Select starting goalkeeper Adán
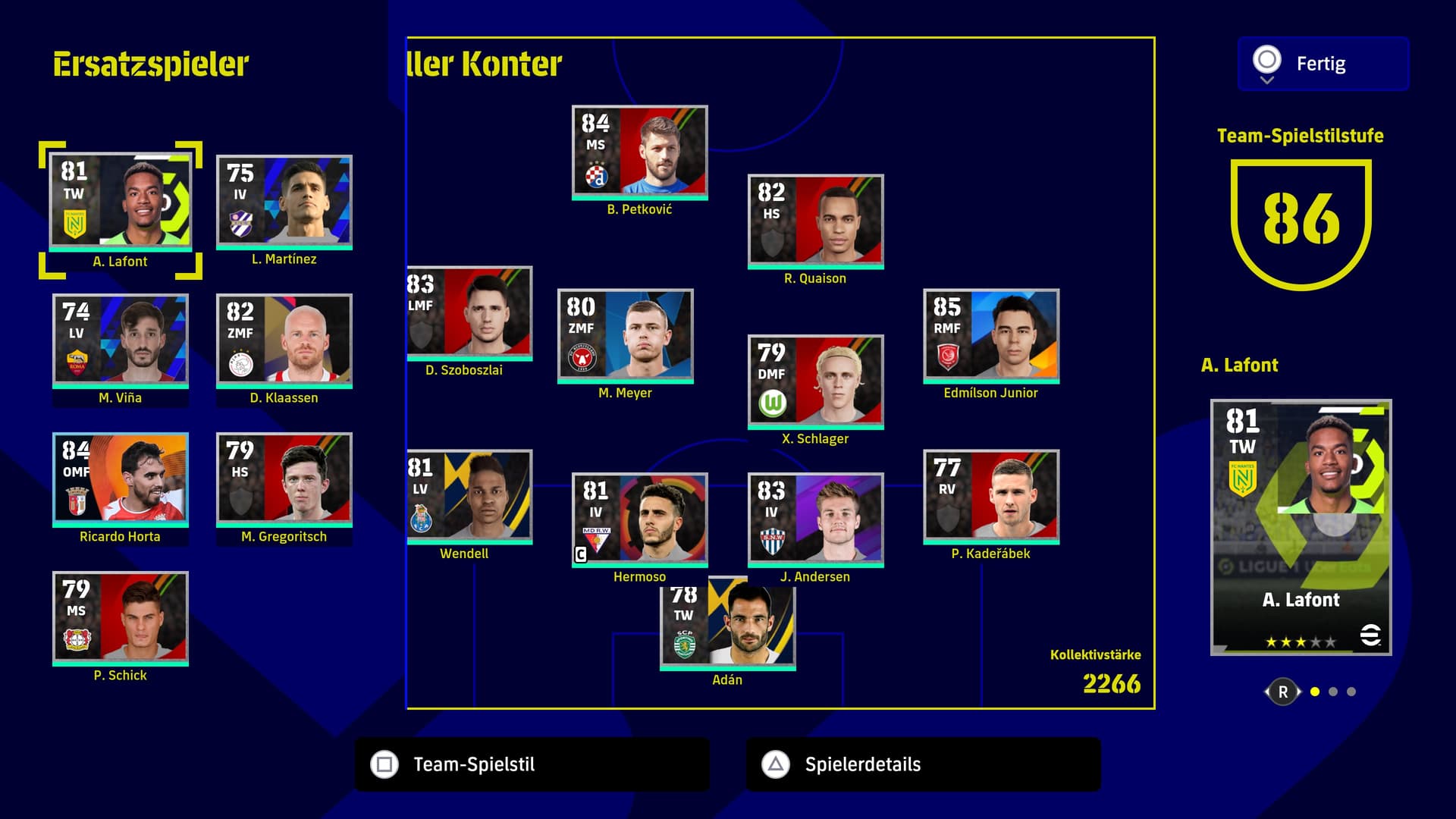 click(x=727, y=626)
